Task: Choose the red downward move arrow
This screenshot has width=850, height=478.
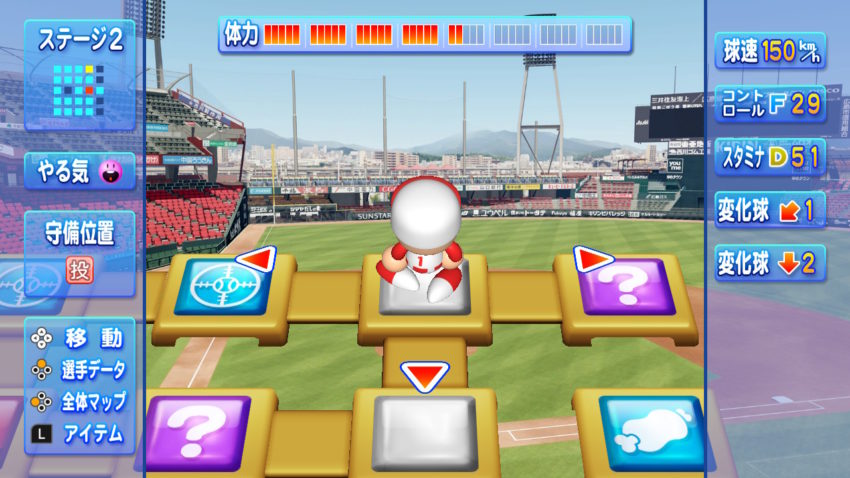Action: tap(424, 376)
